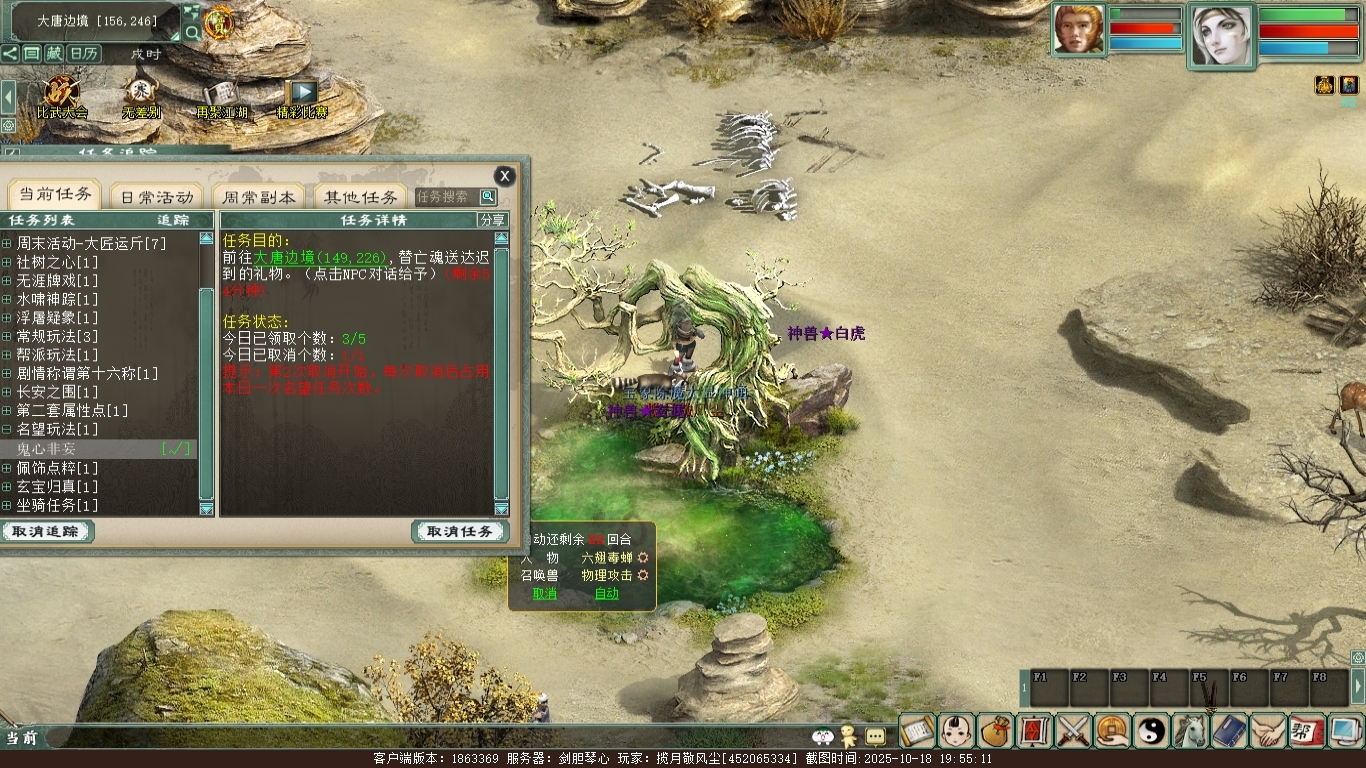Expand the 周末活动-大匠运斤 quest group
This screenshot has width=1366, height=768.
(7, 243)
